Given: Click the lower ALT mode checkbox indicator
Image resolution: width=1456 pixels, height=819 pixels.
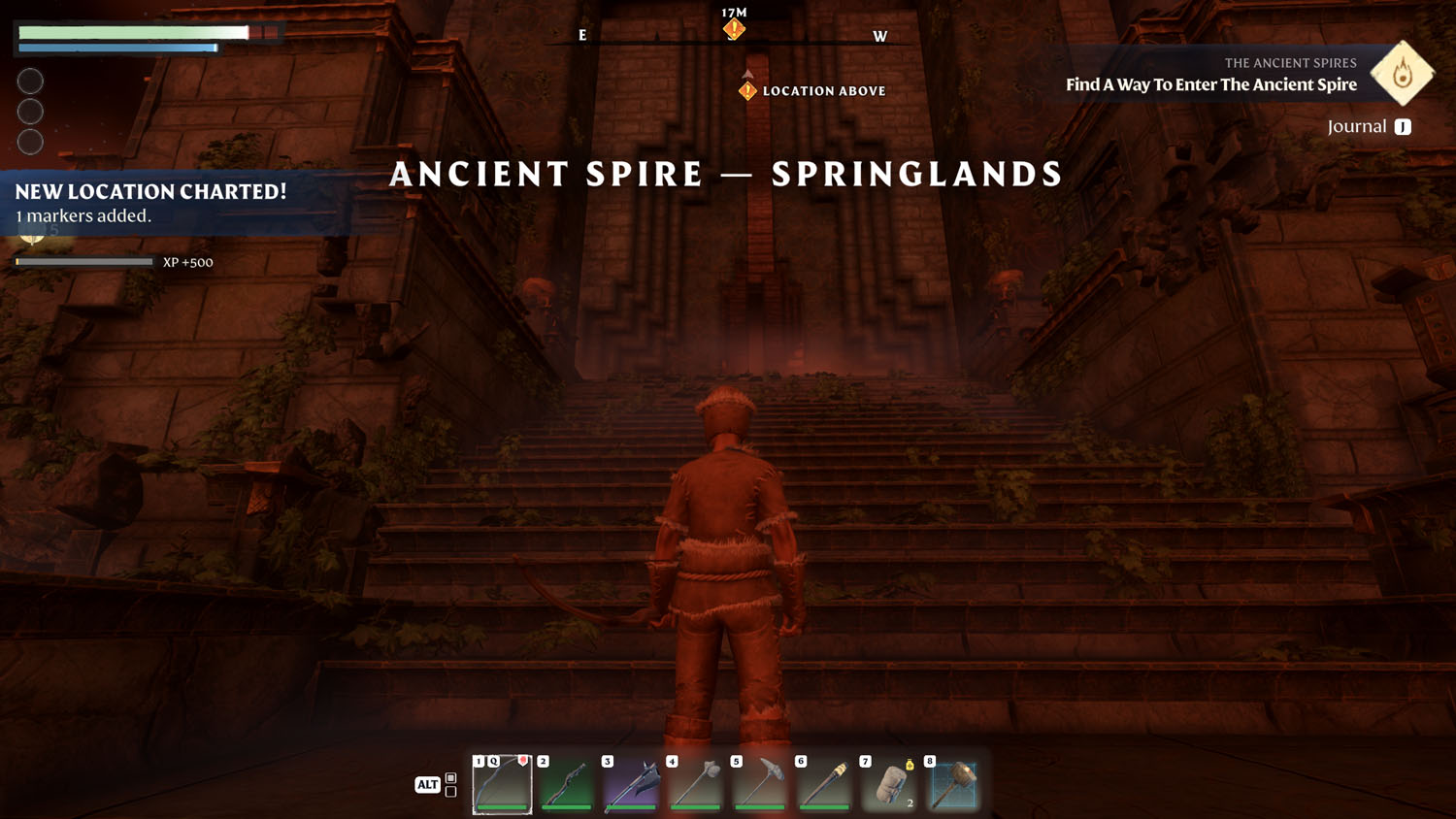Looking at the screenshot, I should (449, 791).
